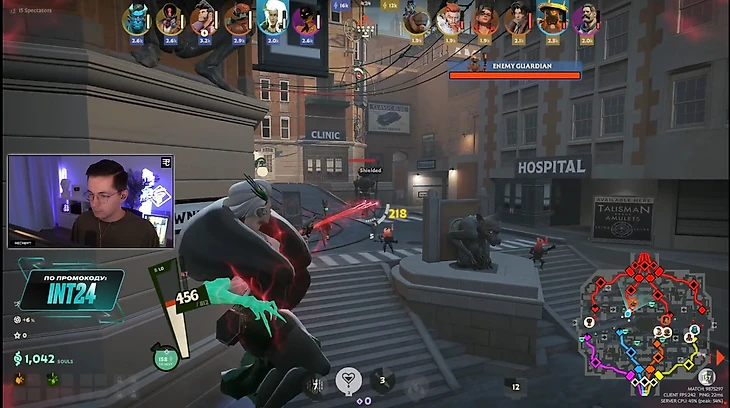This screenshot has width=730, height=408.
Task: Select the bearded hero portrait on purple
Action: pos(586,18)
